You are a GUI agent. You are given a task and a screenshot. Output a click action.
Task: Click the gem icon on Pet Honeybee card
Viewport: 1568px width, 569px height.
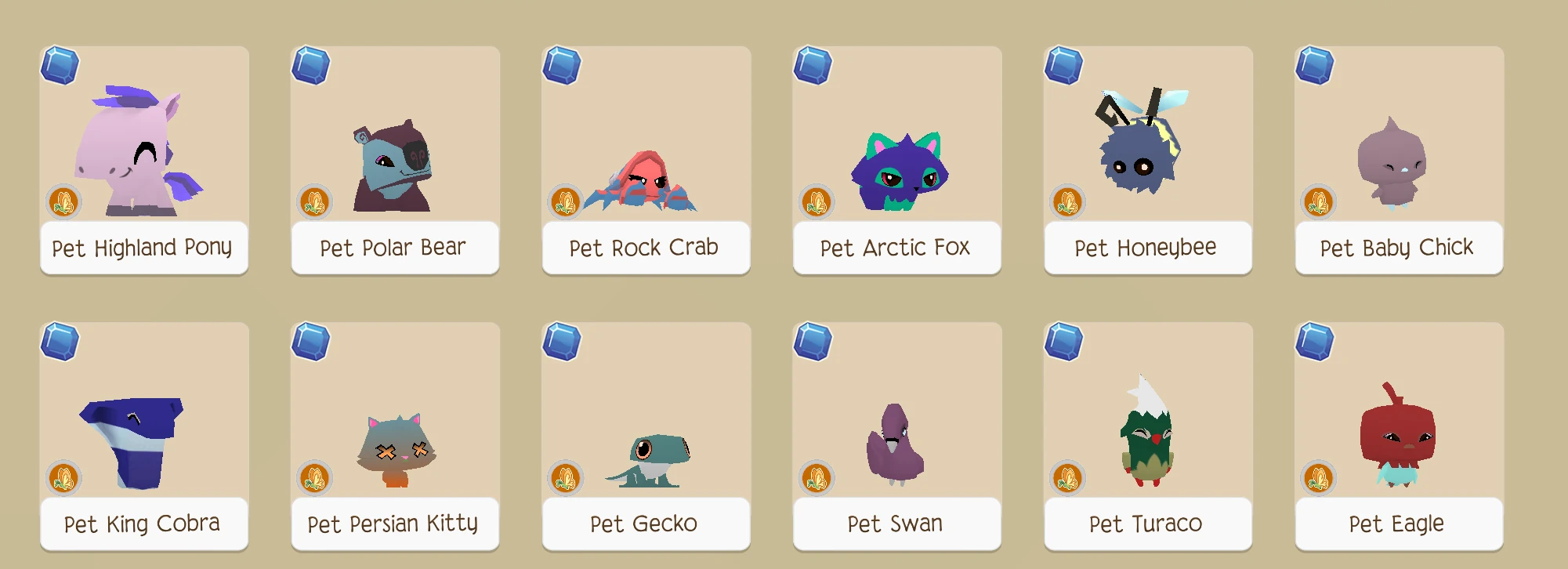point(1064,67)
